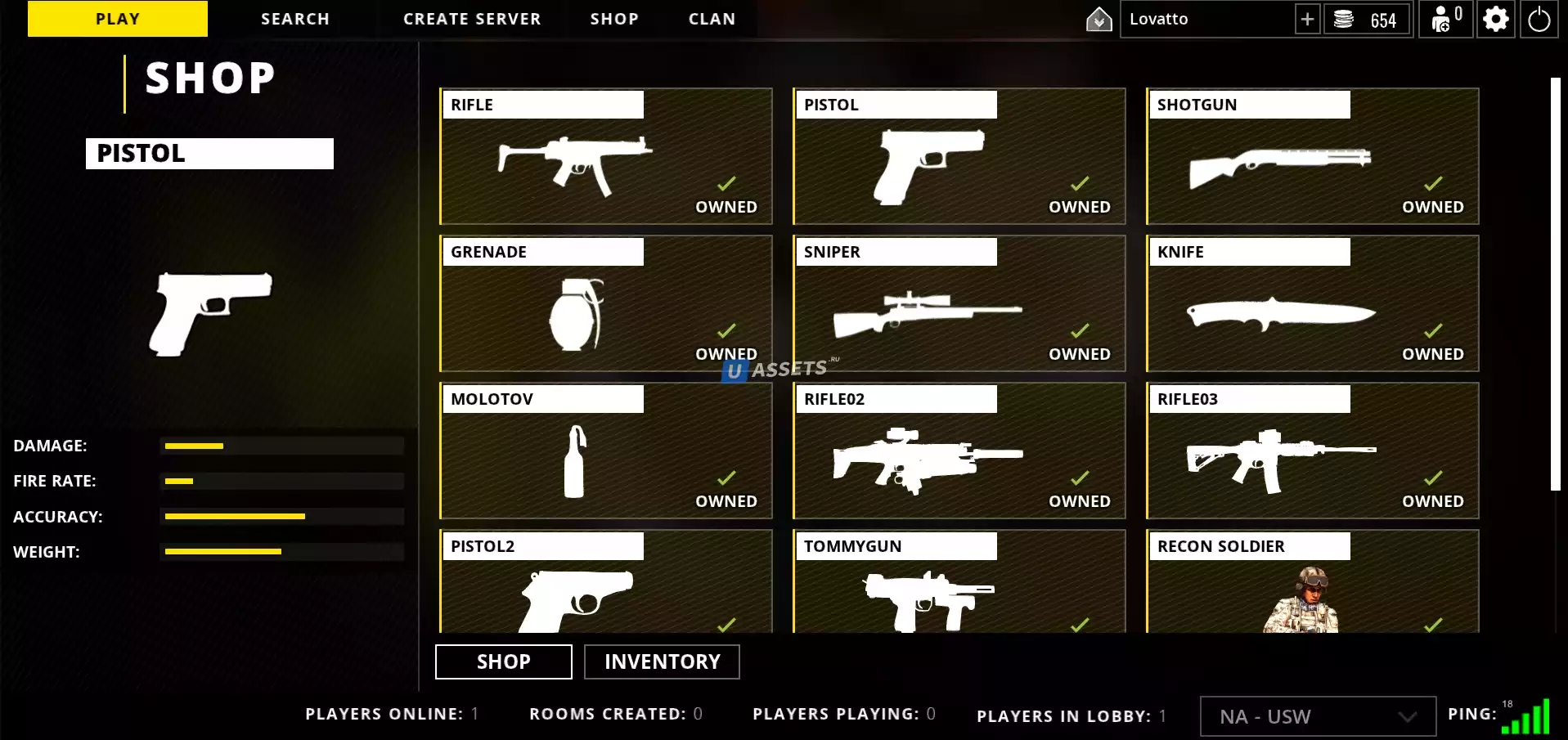This screenshot has height=740, width=1568.
Task: Switch to the Search tab
Action: tap(295, 19)
